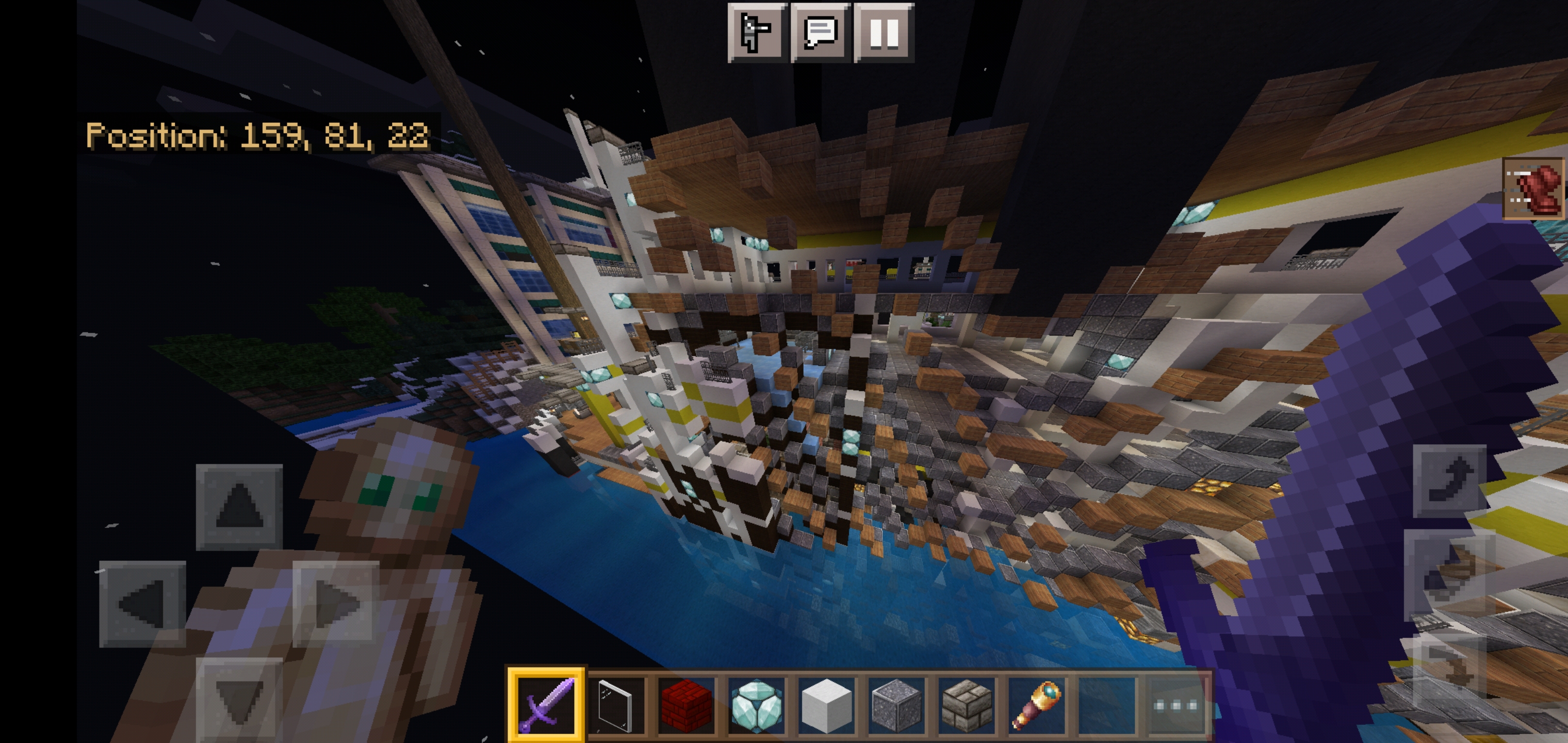Image resolution: width=1568 pixels, height=743 pixels.
Task: Select the diamond-patterned light block slot
Action: [756, 705]
